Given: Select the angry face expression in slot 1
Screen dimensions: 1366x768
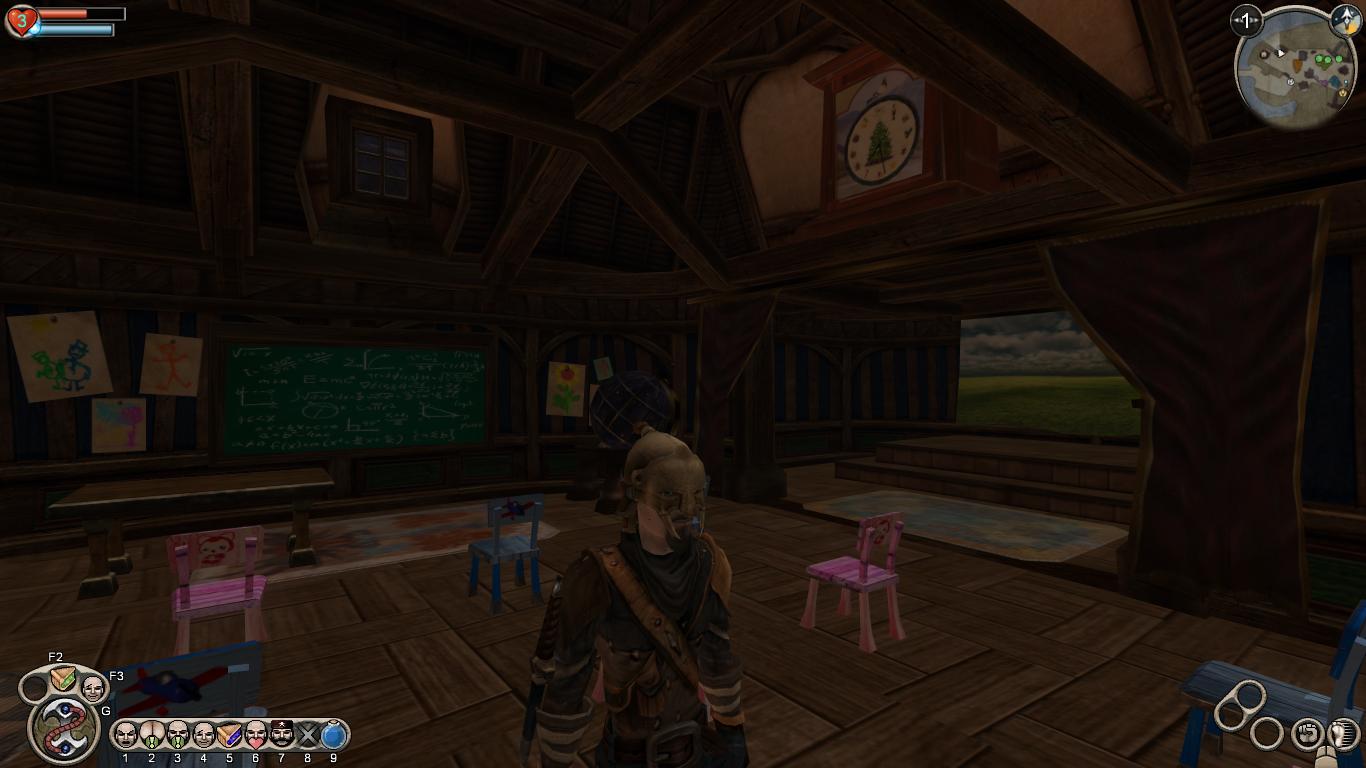Looking at the screenshot, I should [125, 735].
